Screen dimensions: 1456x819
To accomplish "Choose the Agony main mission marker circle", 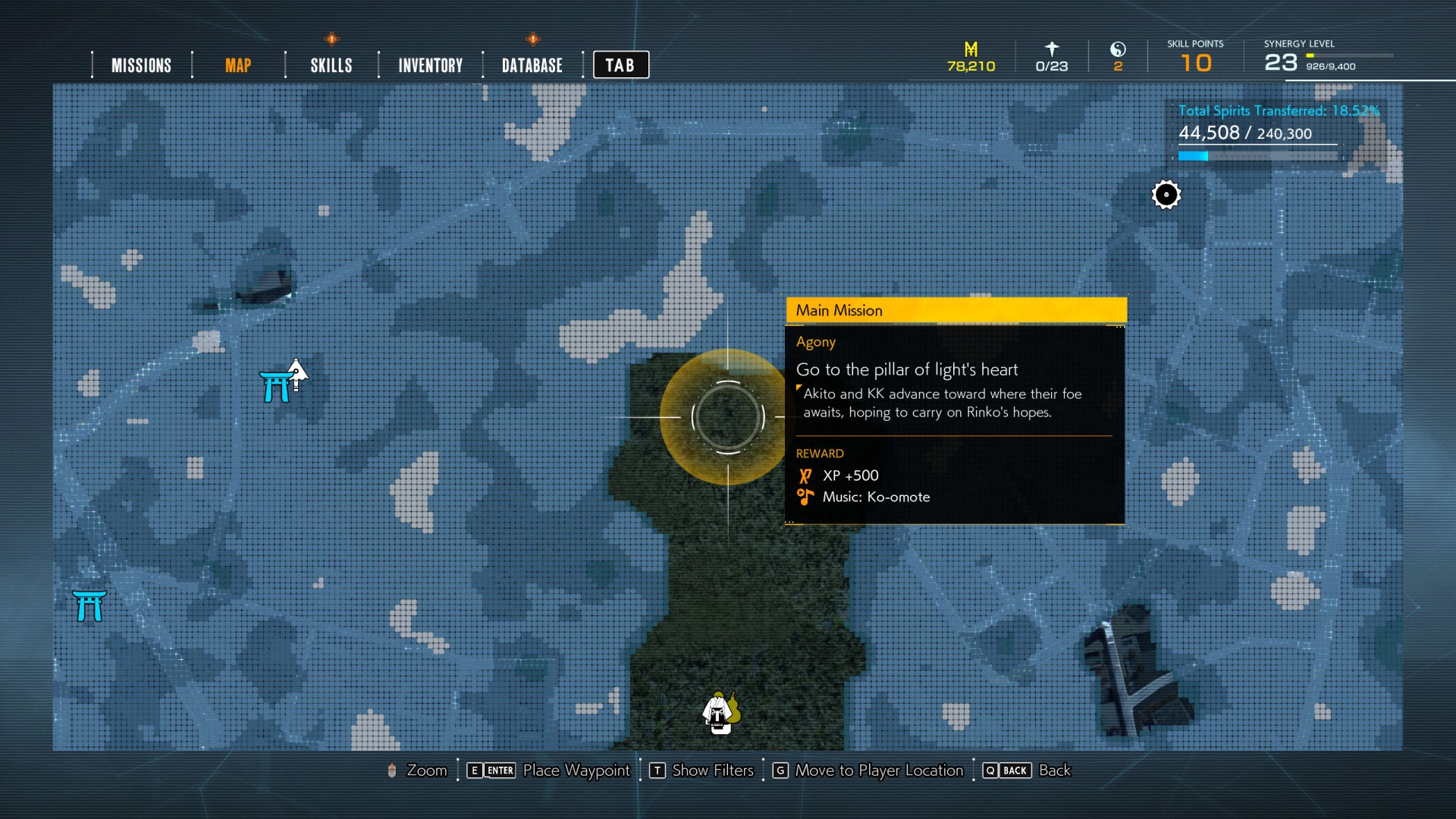I will [727, 416].
